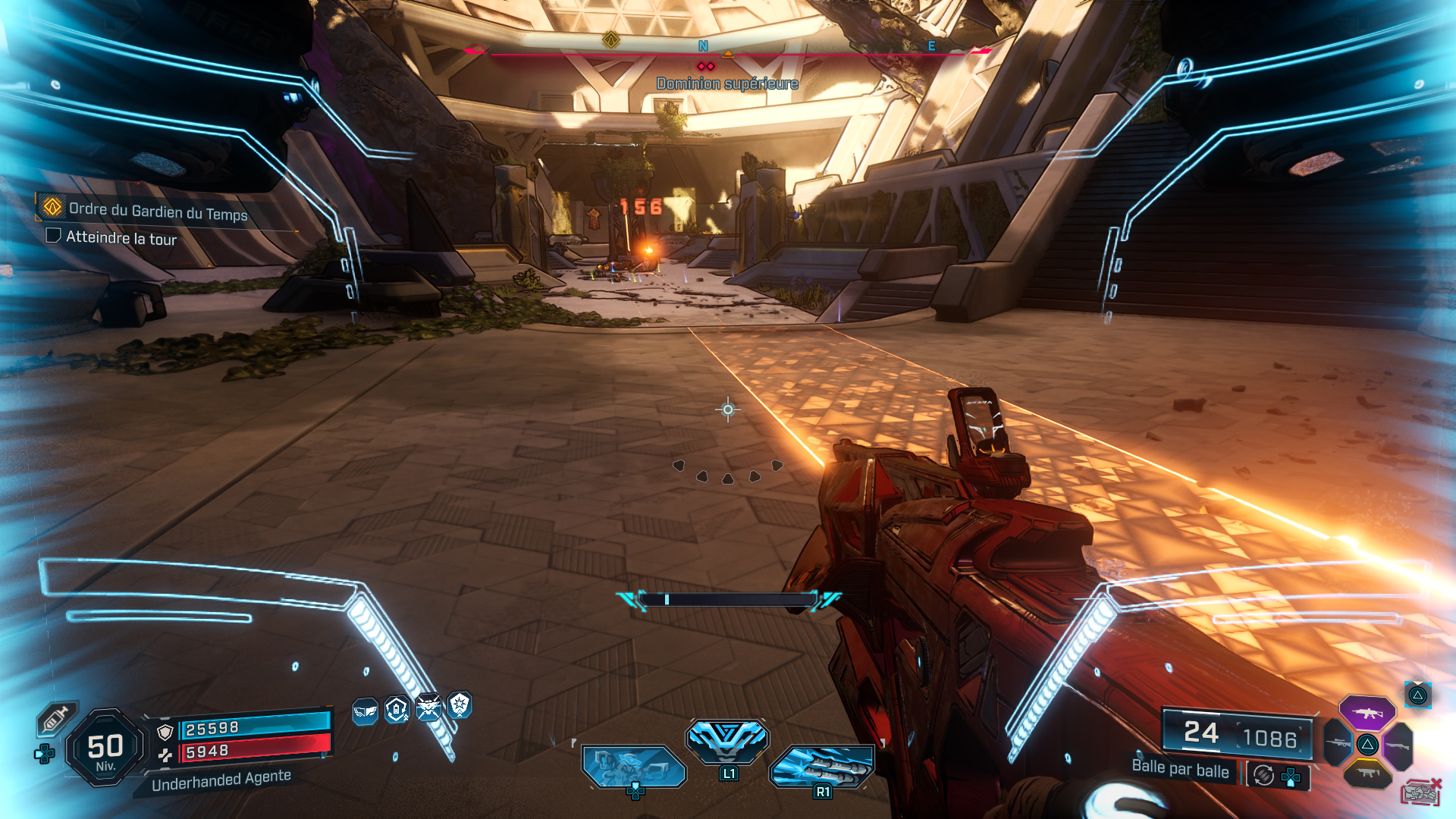1456x819 pixels.
Task: Click the red disabled map icon
Action: [1420, 792]
